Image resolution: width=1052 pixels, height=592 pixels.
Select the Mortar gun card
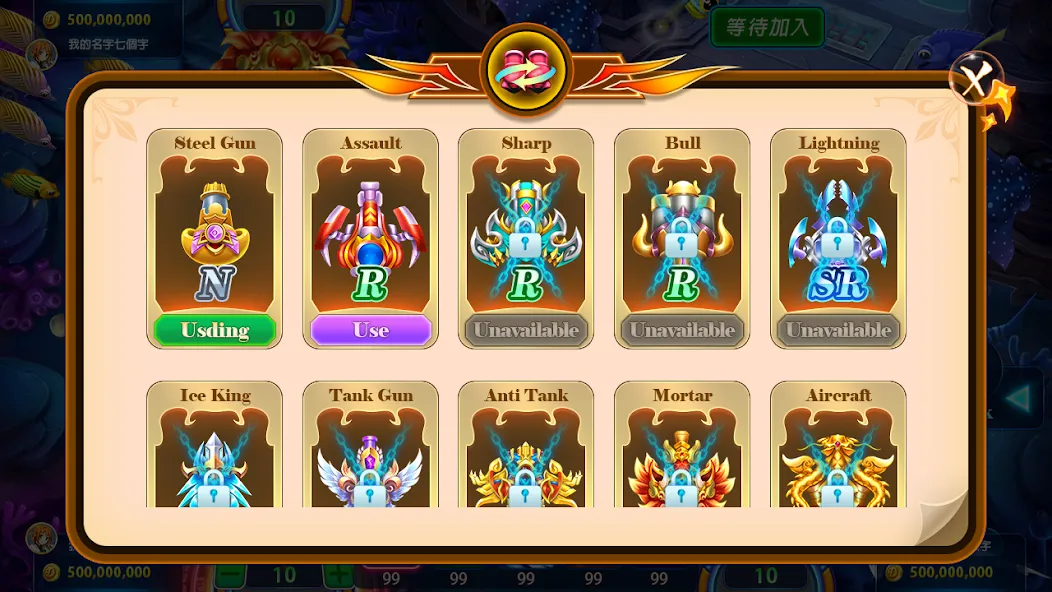click(x=682, y=450)
